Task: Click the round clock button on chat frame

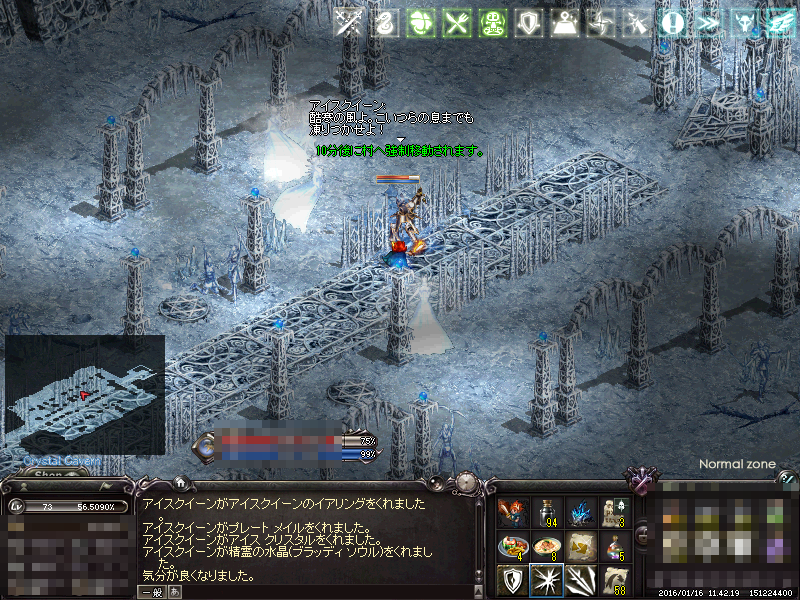Action: (x=465, y=482)
